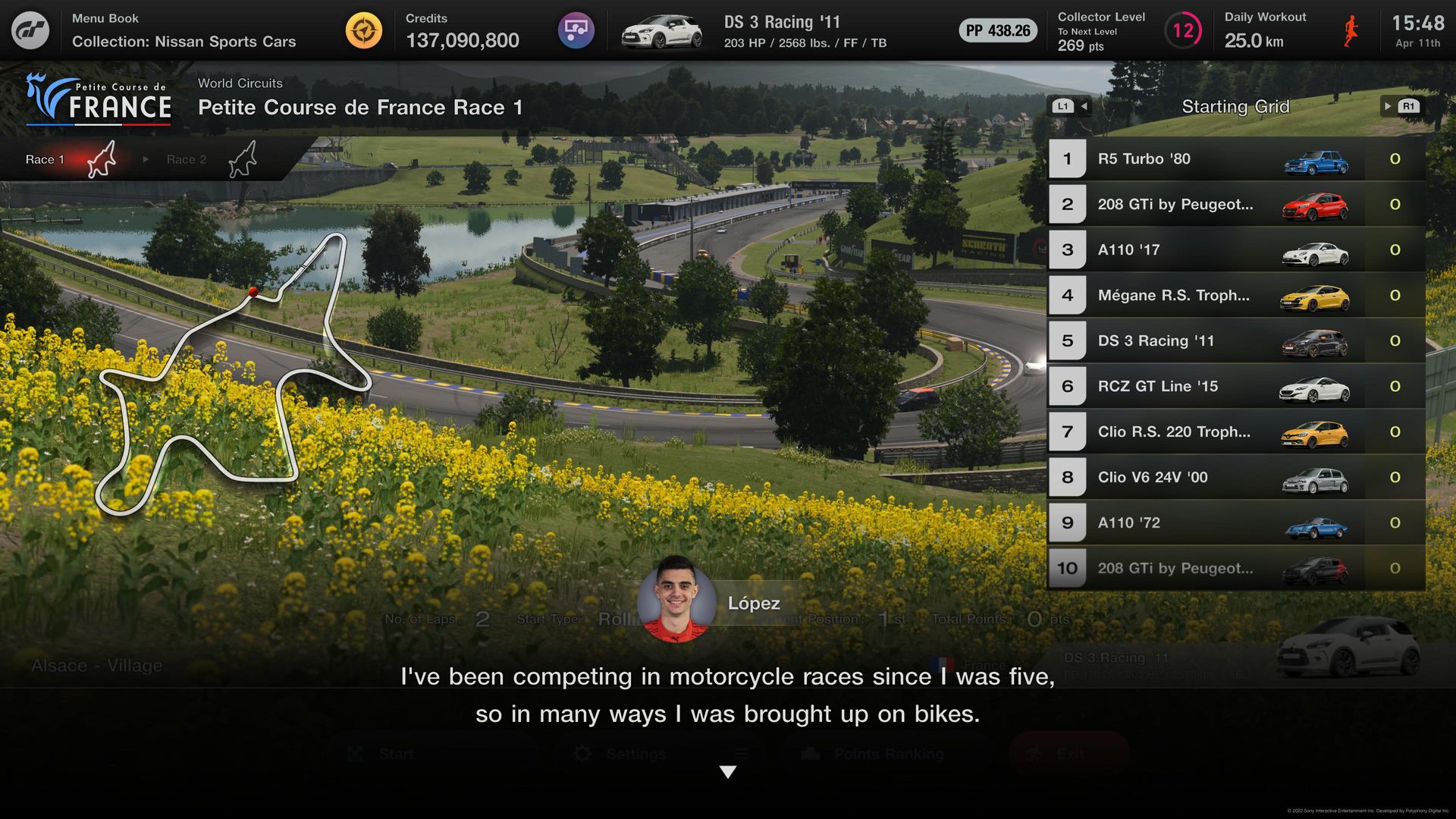This screenshot has width=1456, height=819.
Task: Choose the A110 '72 grid row
Action: click(1236, 523)
